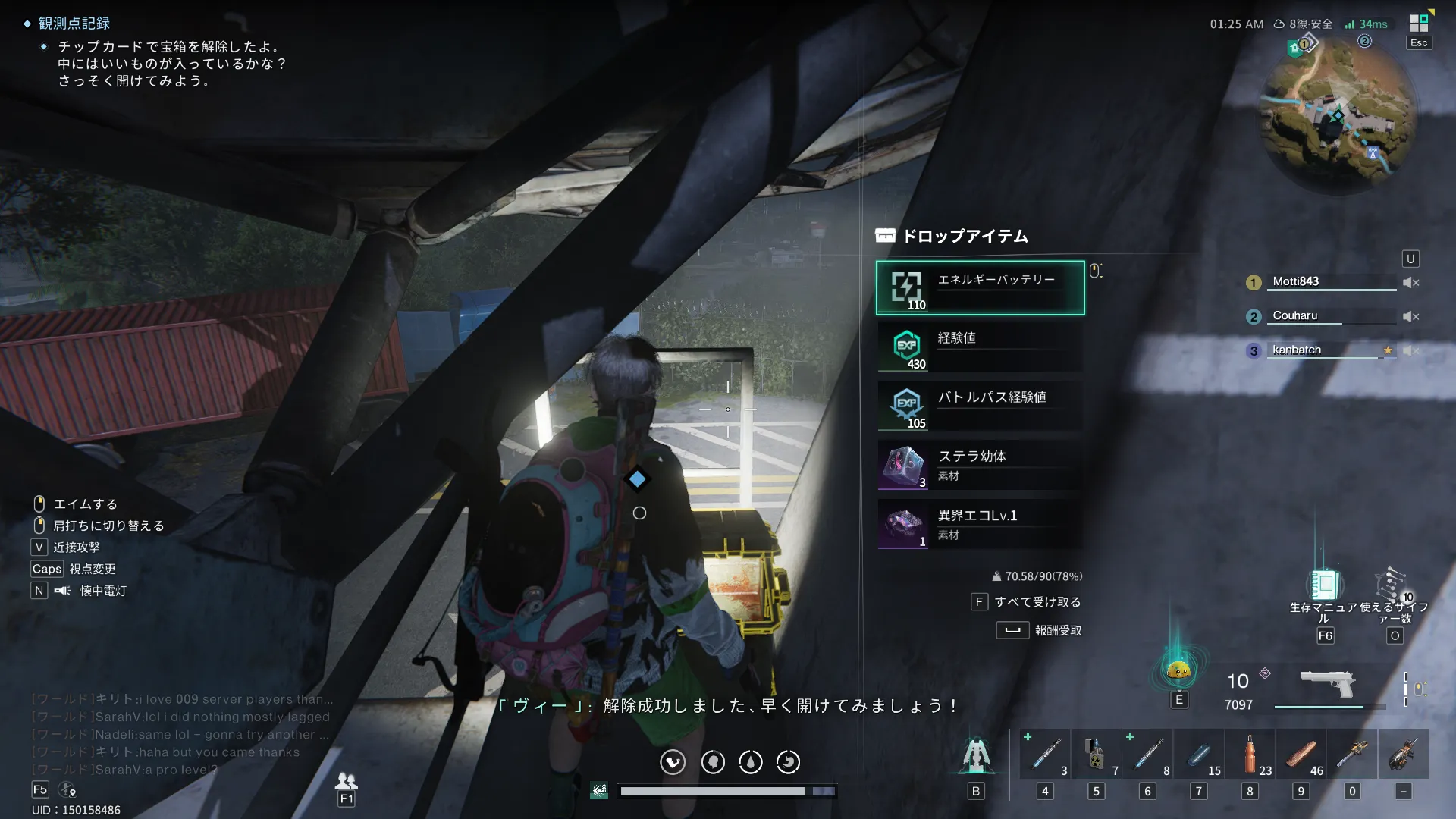This screenshot has height=819, width=1456.
Task: Pick the 経験値 reward row
Action: coord(980,347)
